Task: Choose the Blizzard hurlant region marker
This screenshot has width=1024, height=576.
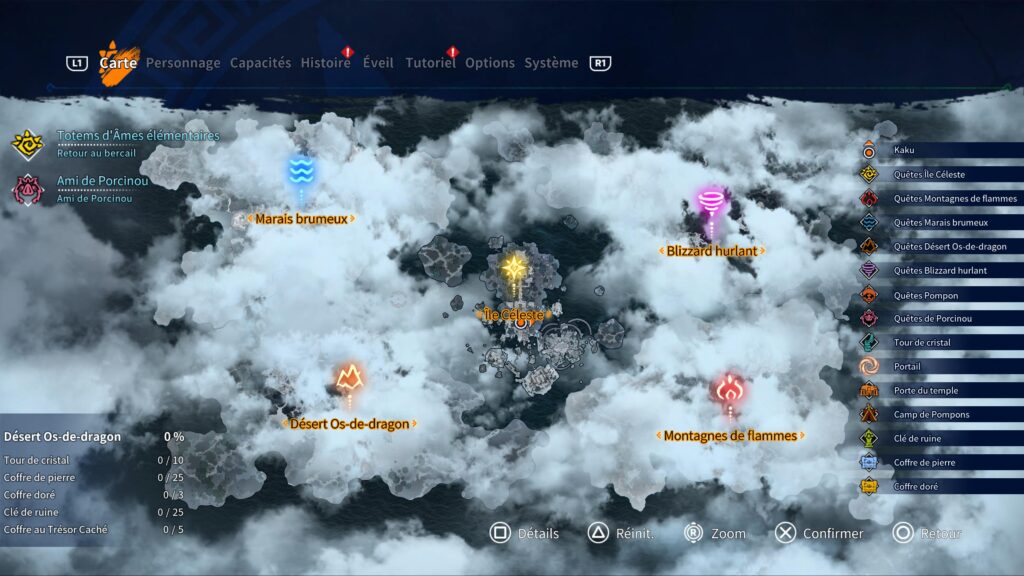Action: (712, 204)
